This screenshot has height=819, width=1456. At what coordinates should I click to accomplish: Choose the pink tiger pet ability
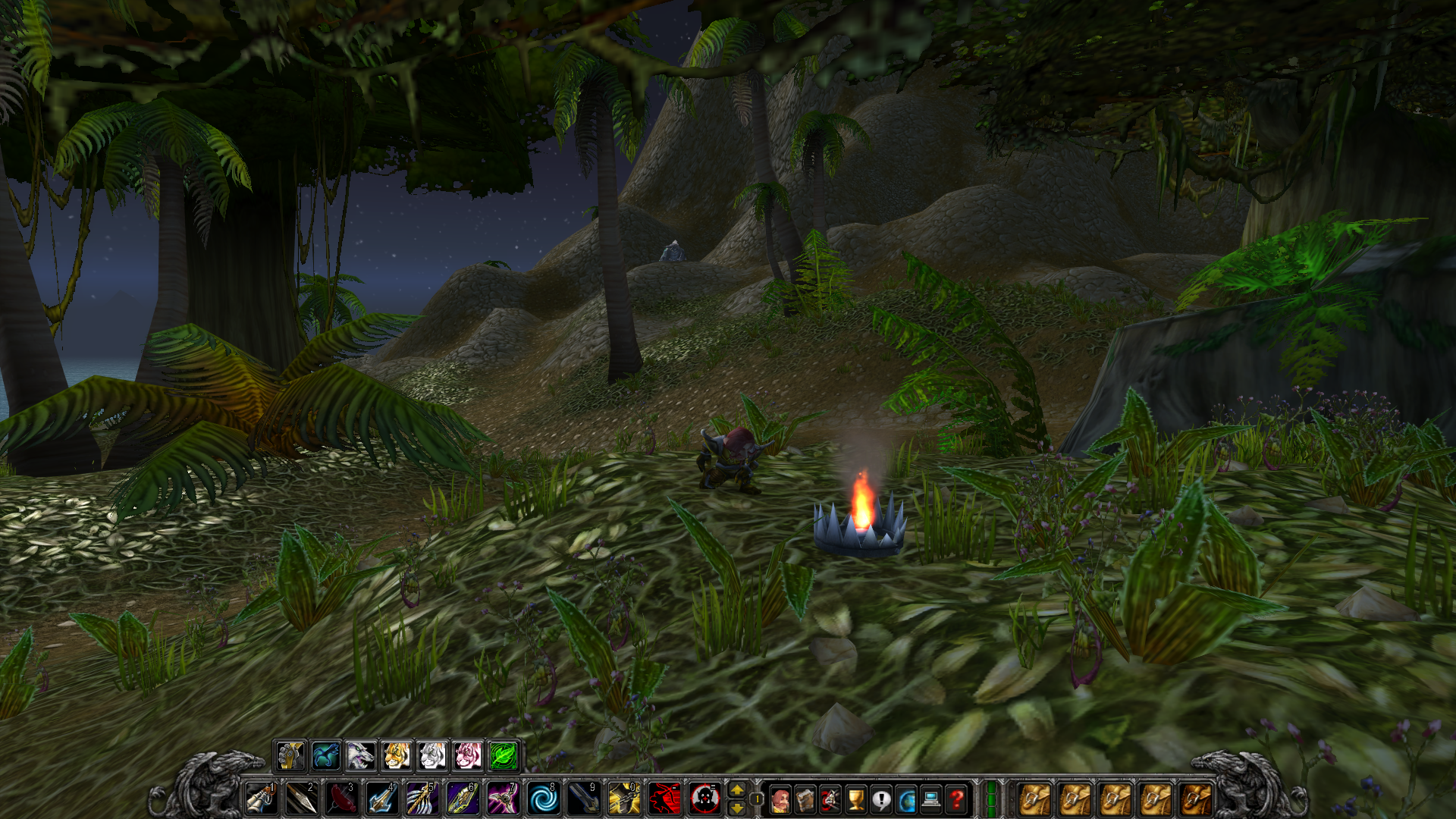point(468,755)
